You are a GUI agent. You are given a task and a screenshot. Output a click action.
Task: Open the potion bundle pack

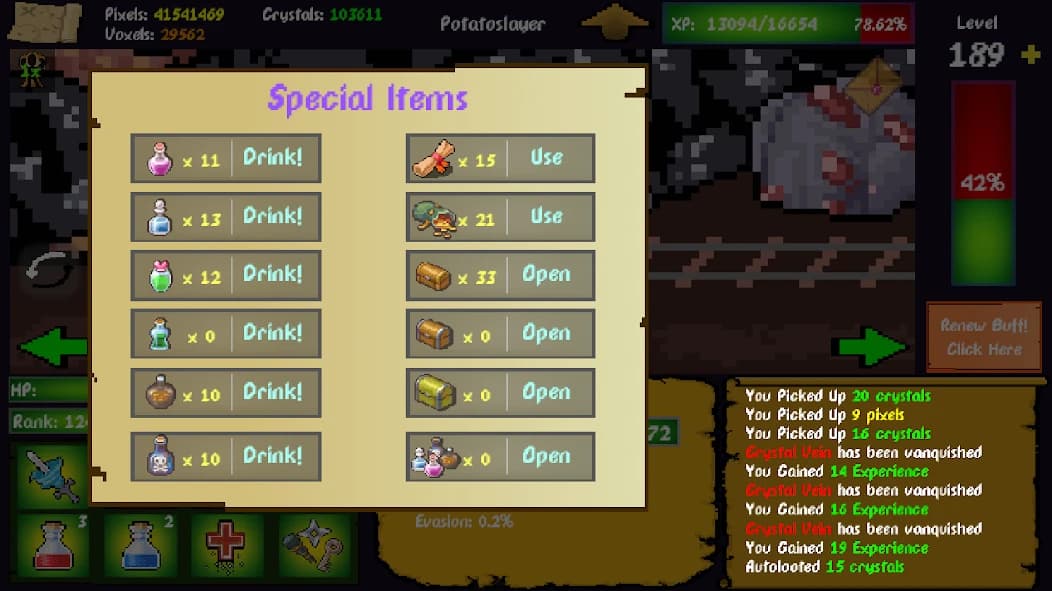(x=547, y=457)
